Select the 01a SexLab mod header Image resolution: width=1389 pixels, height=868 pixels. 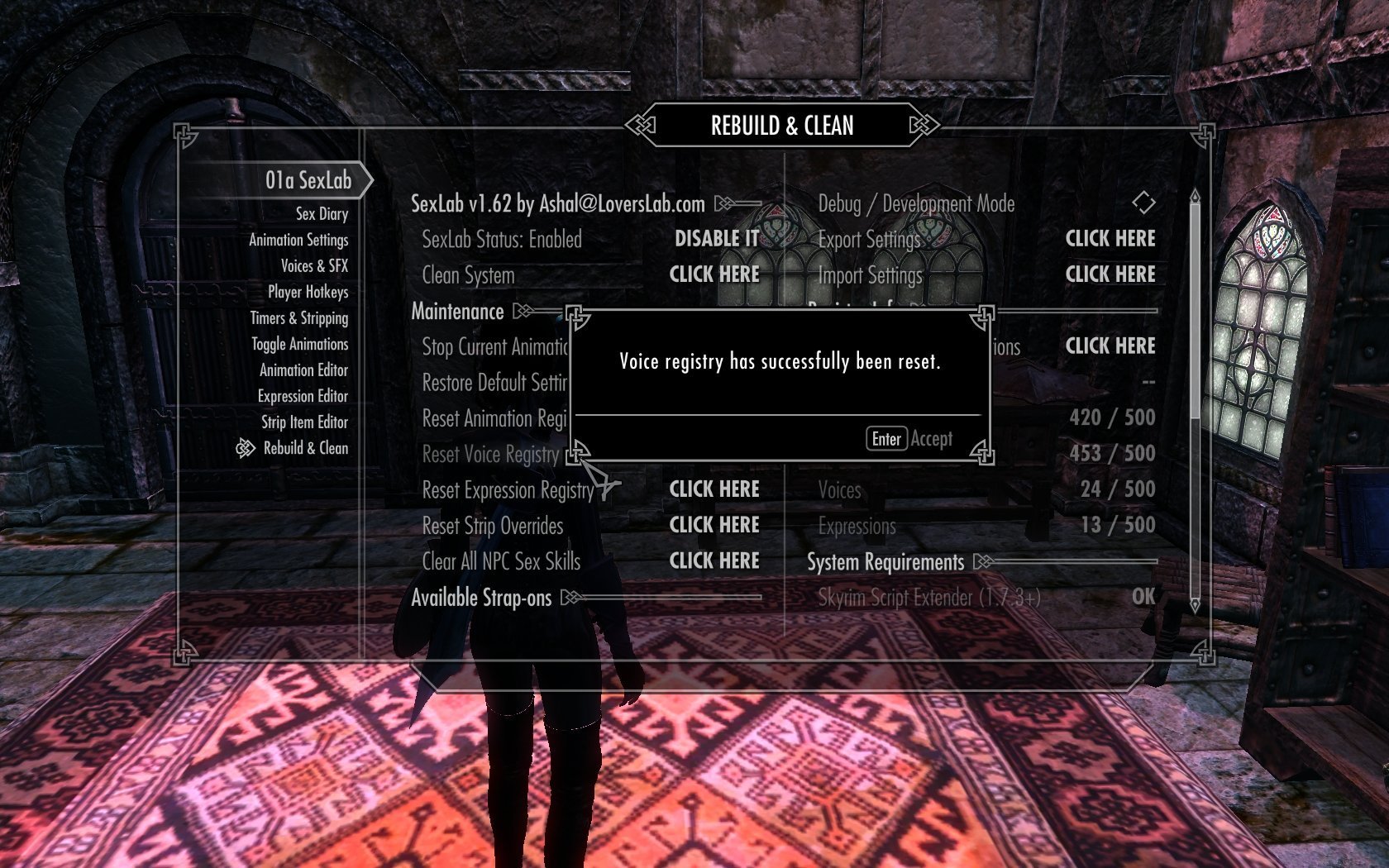tap(308, 180)
